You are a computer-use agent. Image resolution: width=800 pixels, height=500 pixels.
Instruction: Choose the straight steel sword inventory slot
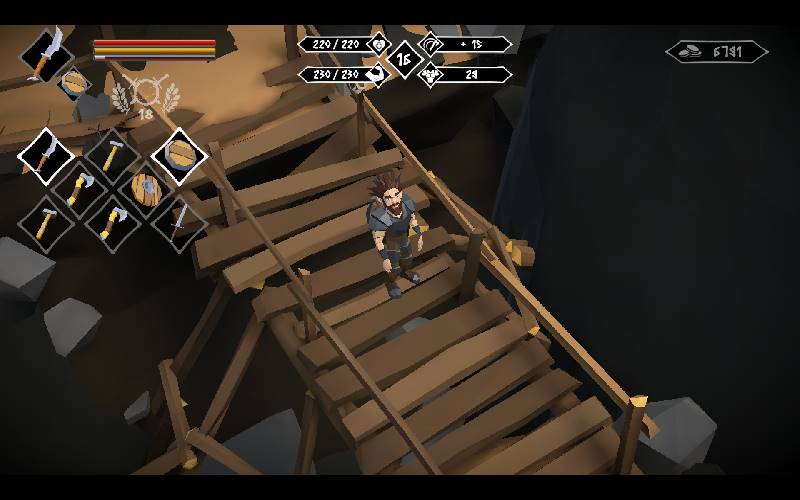(x=178, y=221)
